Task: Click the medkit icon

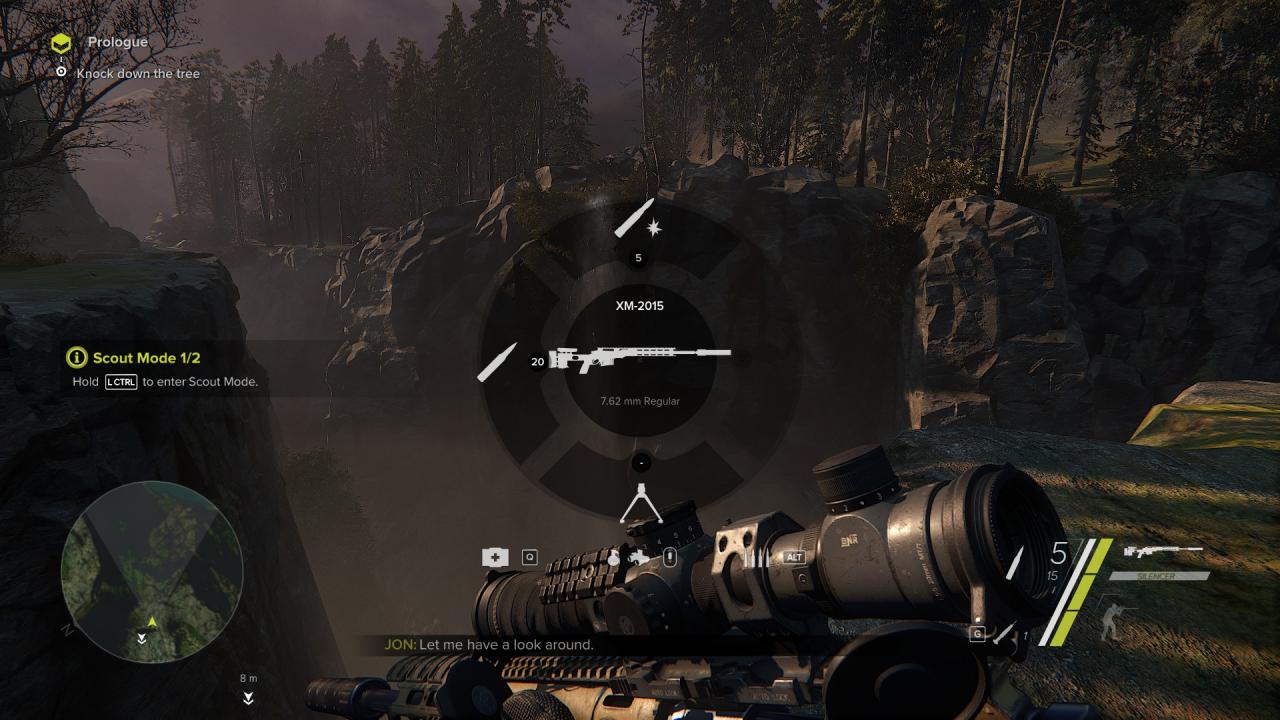Action: point(495,558)
